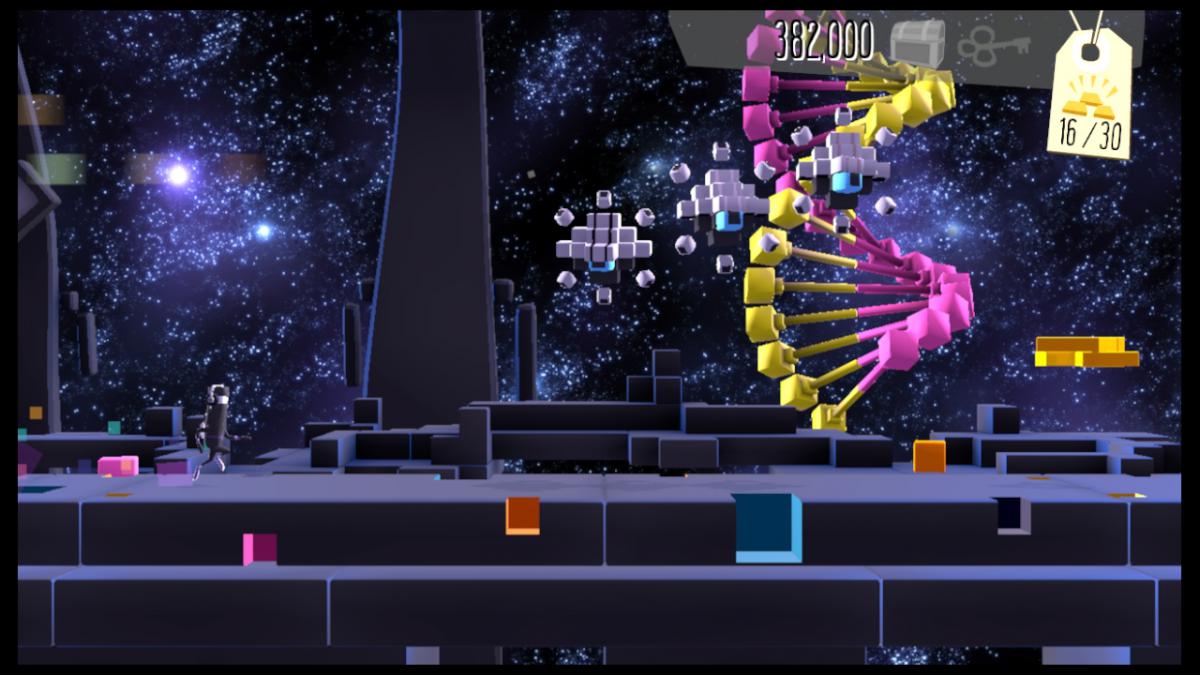Click the treasure chest HUD icon
The width and height of the screenshot is (1200, 675).
pyautogui.click(x=916, y=44)
